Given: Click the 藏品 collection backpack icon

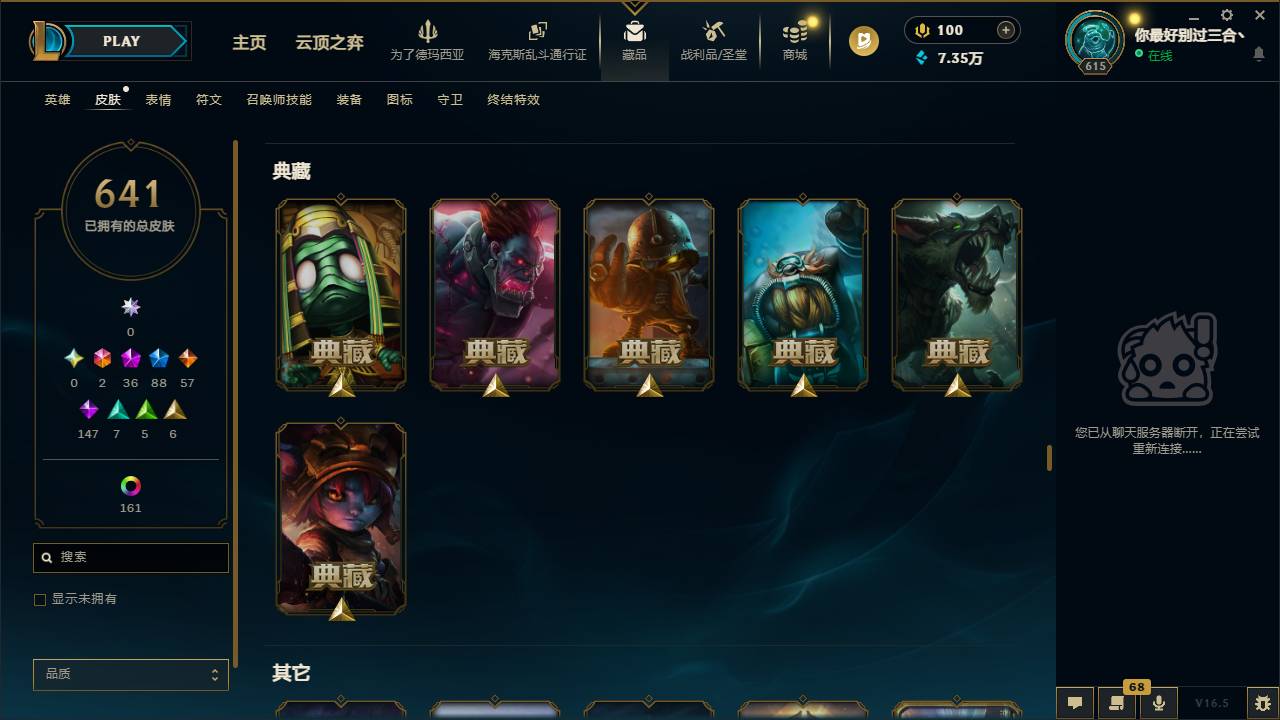Looking at the screenshot, I should [x=634, y=30].
